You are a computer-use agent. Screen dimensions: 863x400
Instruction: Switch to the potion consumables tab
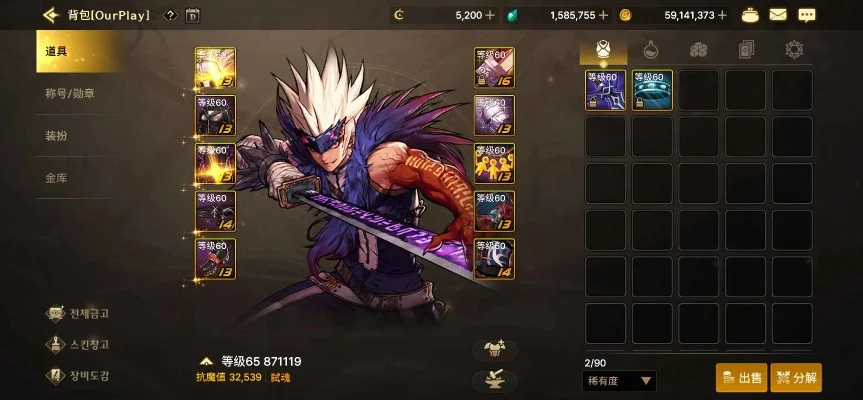coord(650,50)
